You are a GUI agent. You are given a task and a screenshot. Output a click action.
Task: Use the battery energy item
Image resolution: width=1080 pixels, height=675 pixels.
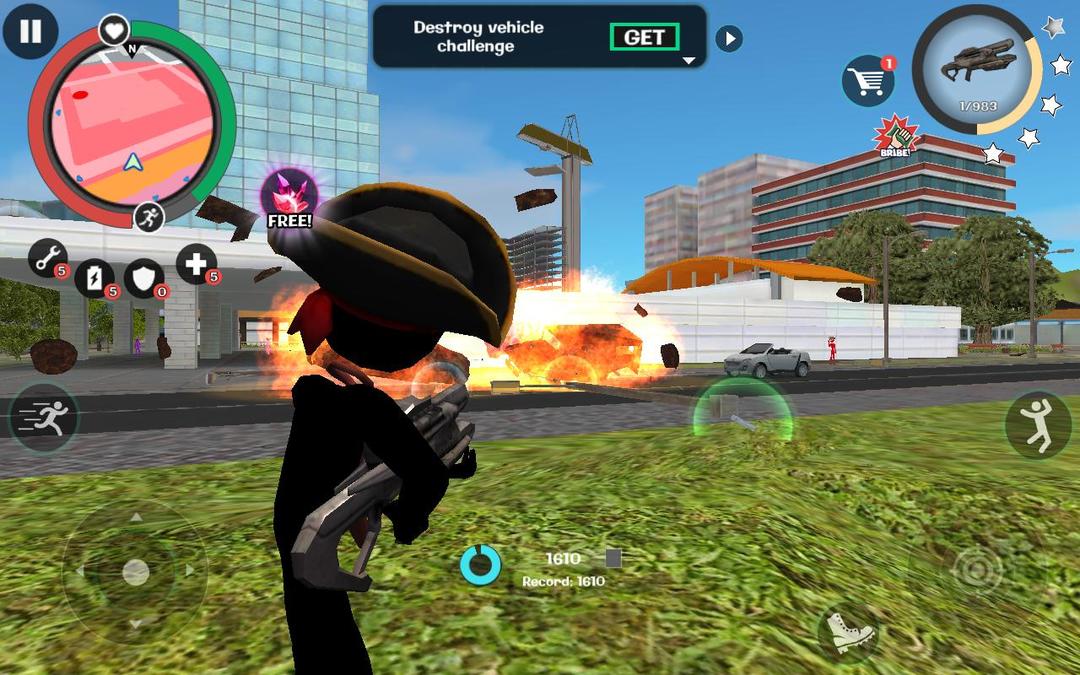95,277
